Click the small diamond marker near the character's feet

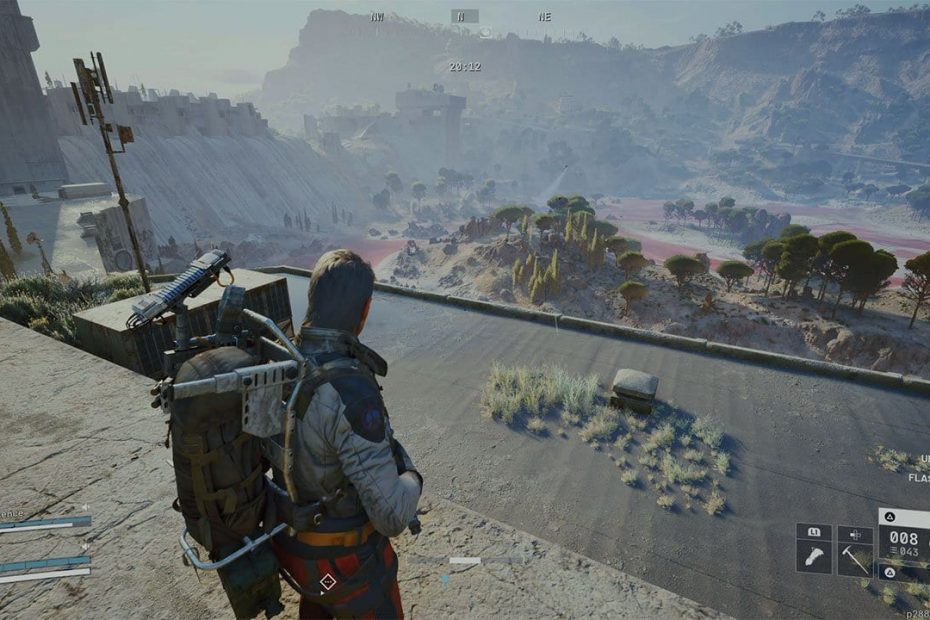point(327,582)
